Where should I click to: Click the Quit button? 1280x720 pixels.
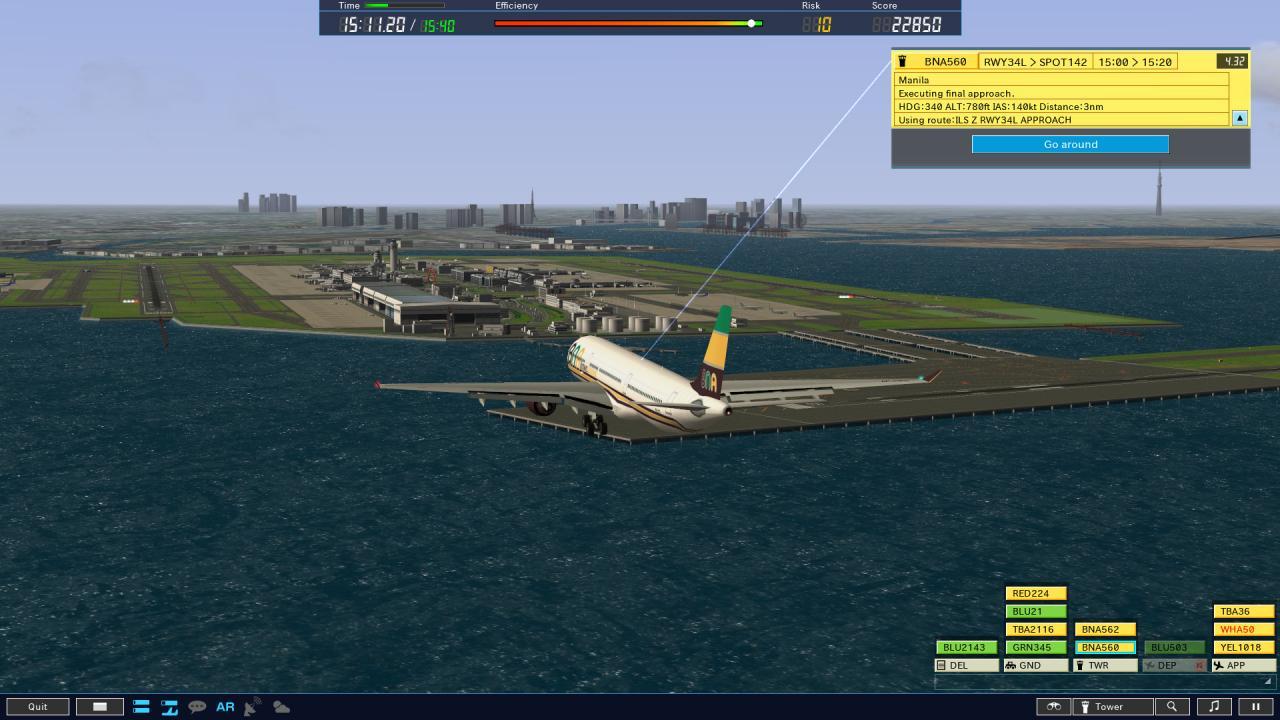click(38, 706)
